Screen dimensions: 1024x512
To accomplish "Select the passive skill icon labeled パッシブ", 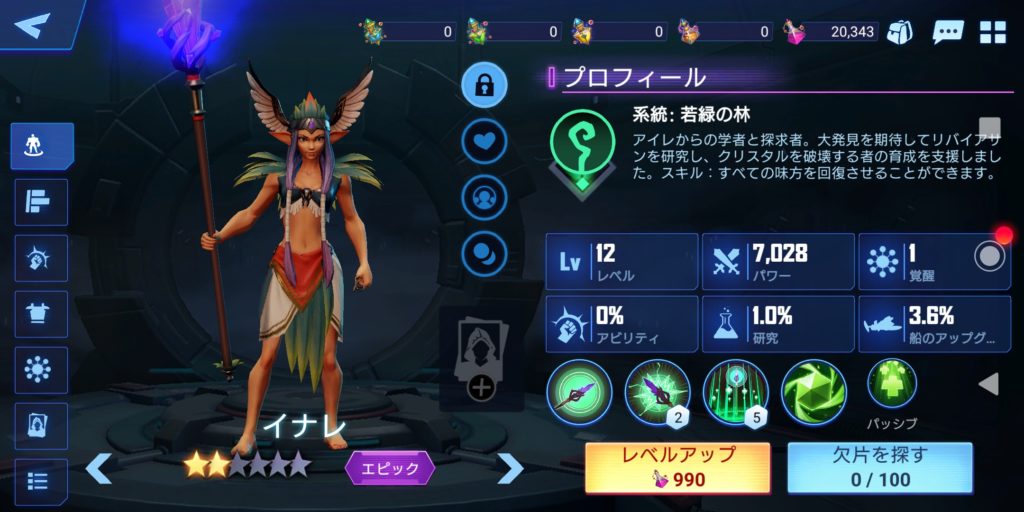I will click(x=891, y=384).
